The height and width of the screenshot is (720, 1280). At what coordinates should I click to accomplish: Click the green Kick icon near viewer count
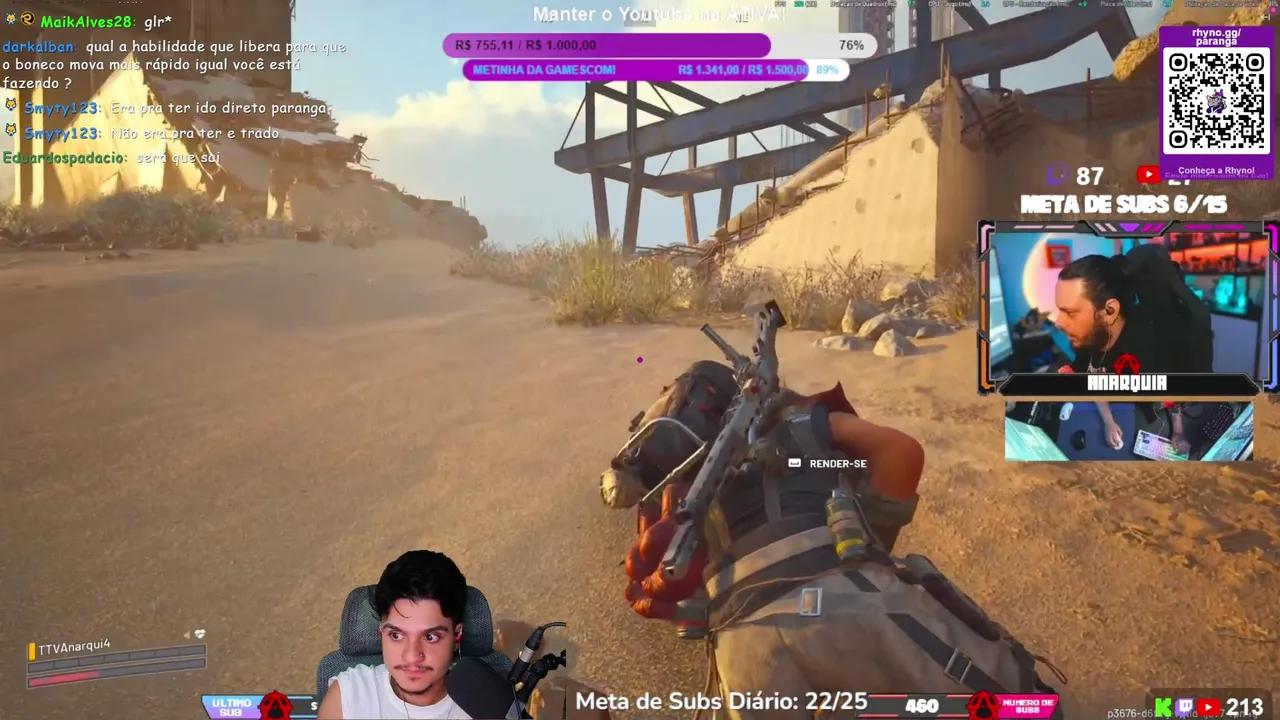point(1164,706)
